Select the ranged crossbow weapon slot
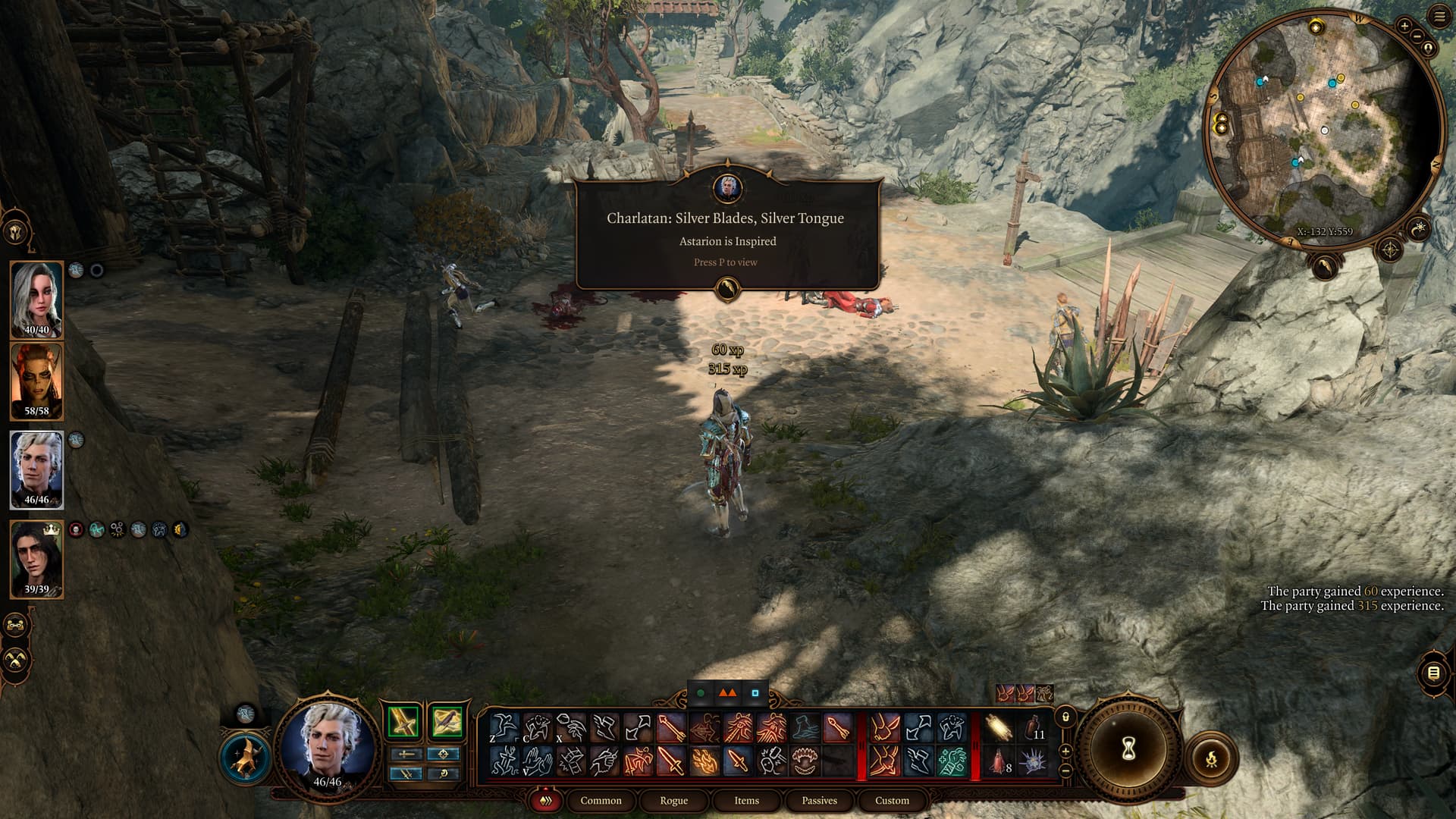The image size is (1456, 819). [x=446, y=721]
